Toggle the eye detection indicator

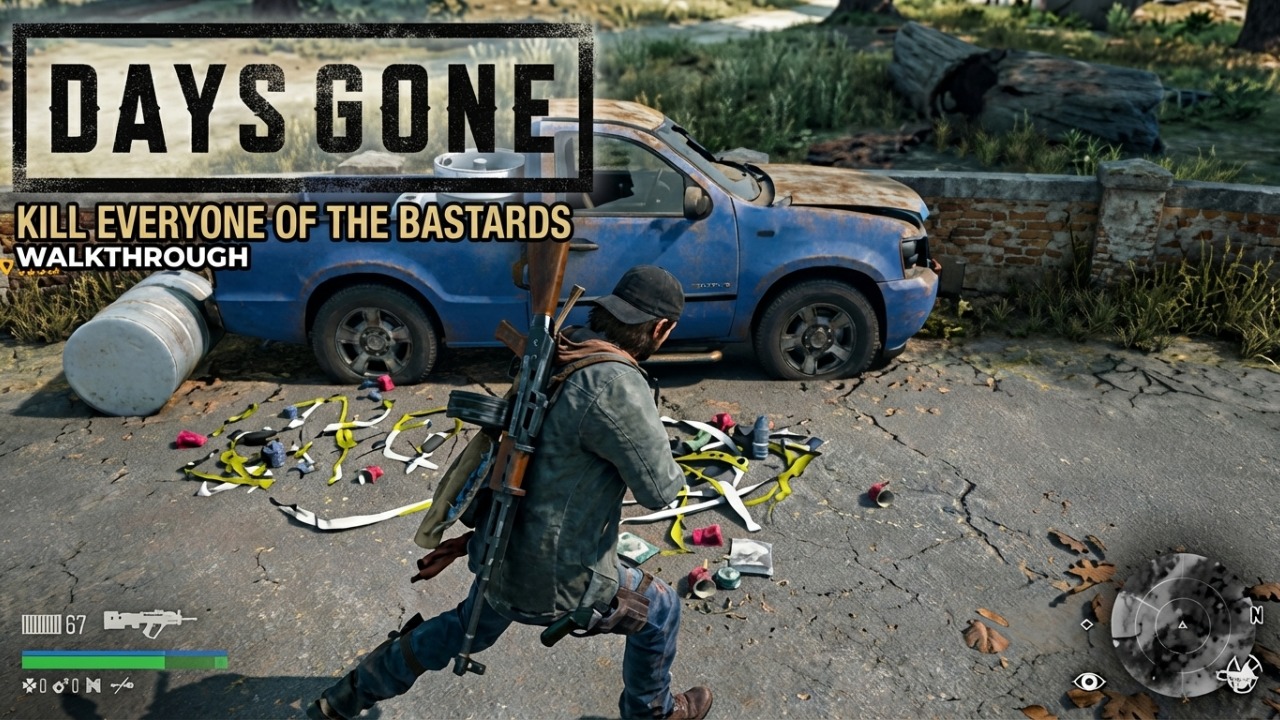pyautogui.click(x=1089, y=681)
